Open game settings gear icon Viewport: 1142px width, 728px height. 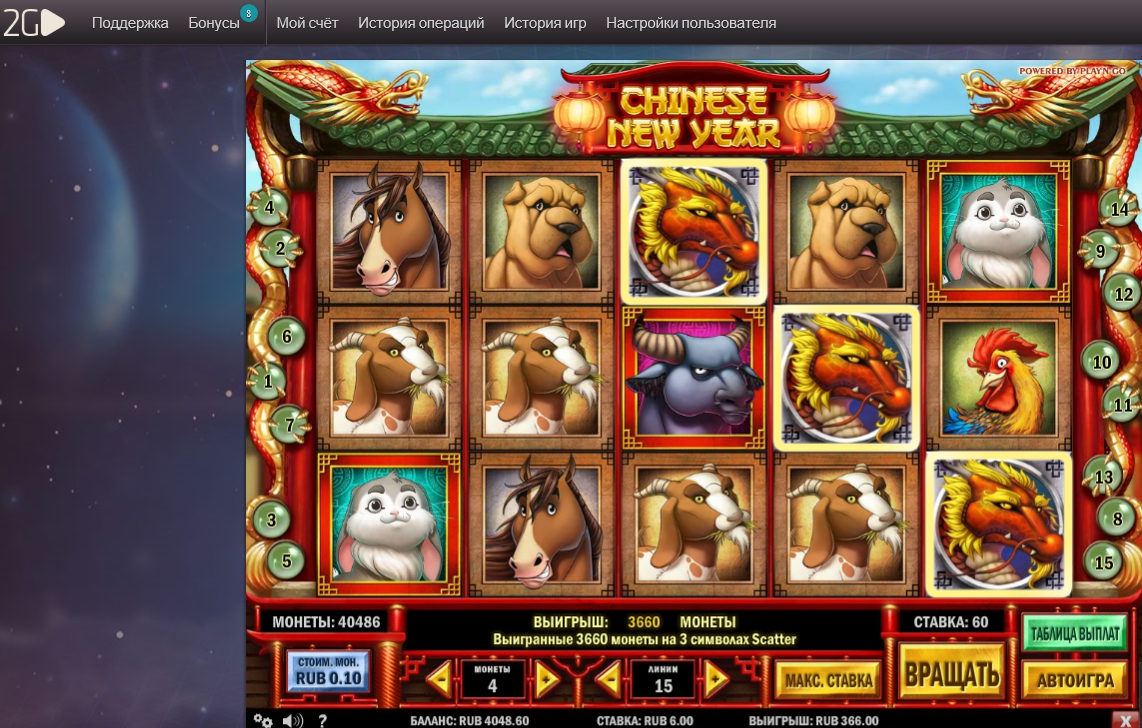[263, 720]
